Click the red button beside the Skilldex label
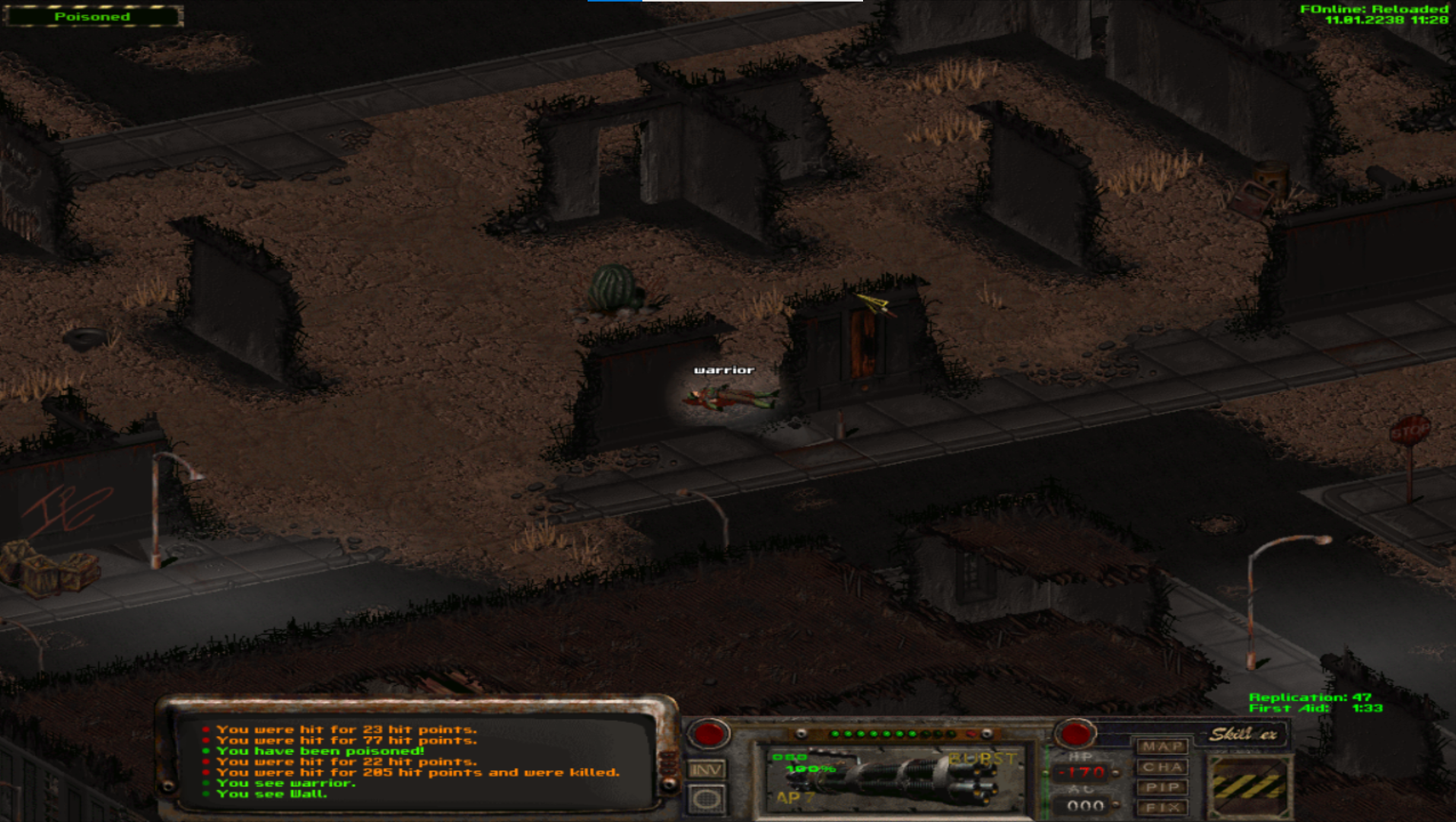Image resolution: width=1456 pixels, height=822 pixels. pyautogui.click(x=1075, y=734)
